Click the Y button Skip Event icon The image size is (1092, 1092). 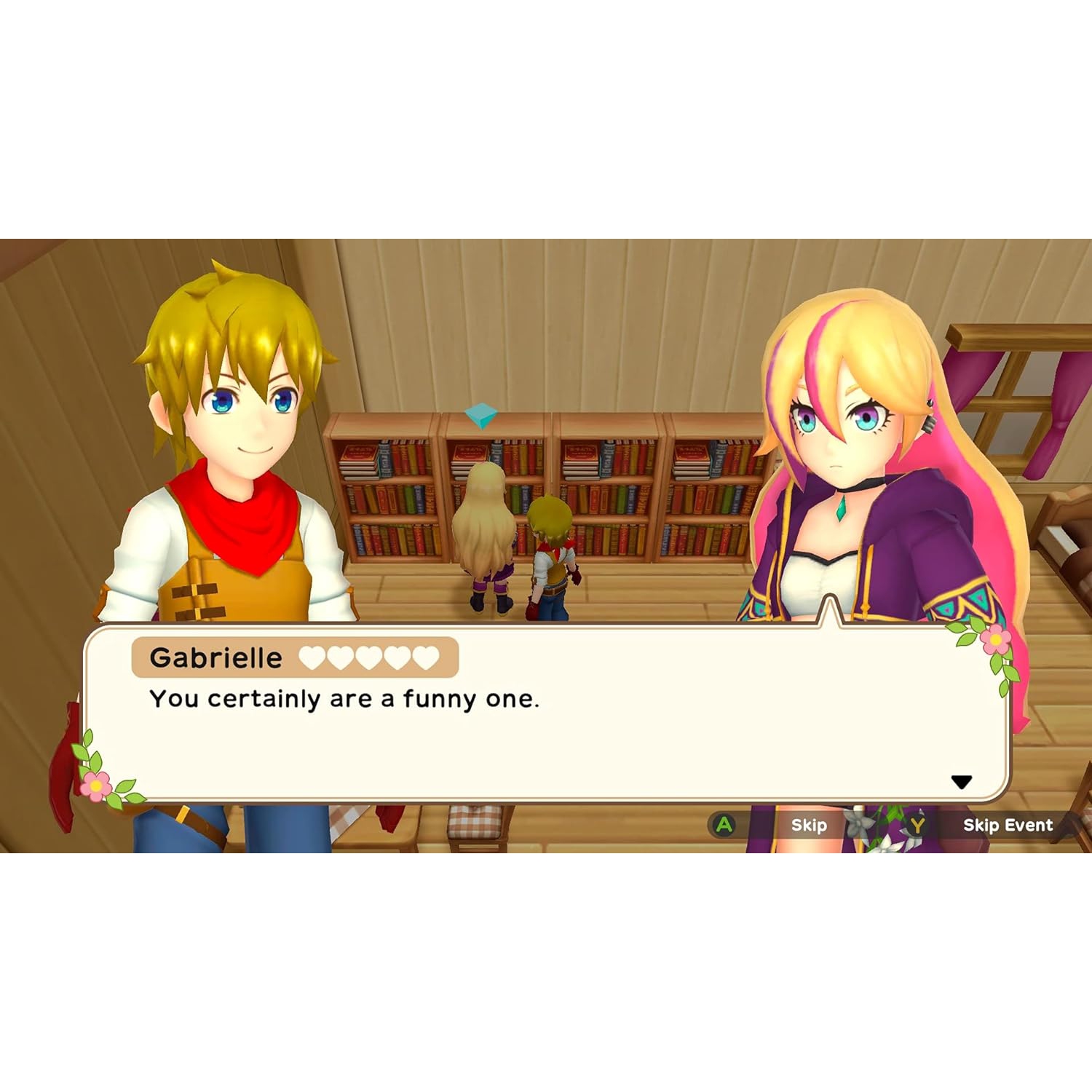[x=917, y=826]
